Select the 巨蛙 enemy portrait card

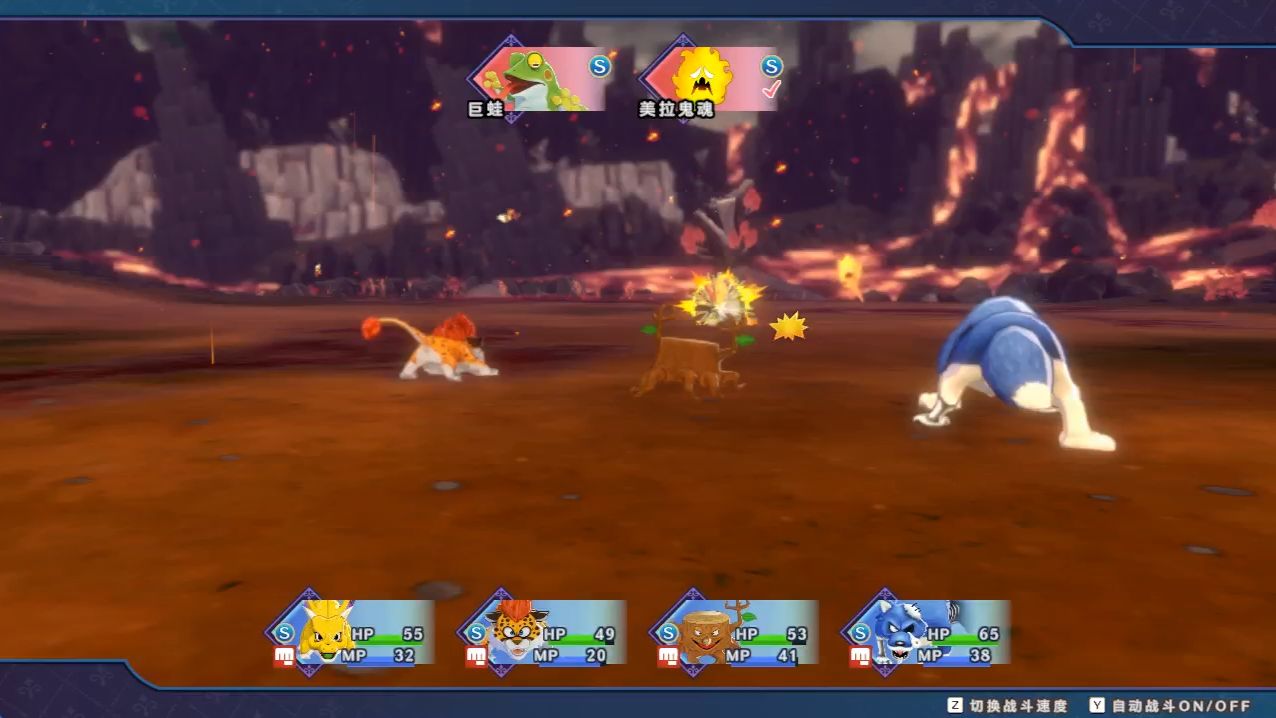click(x=541, y=78)
